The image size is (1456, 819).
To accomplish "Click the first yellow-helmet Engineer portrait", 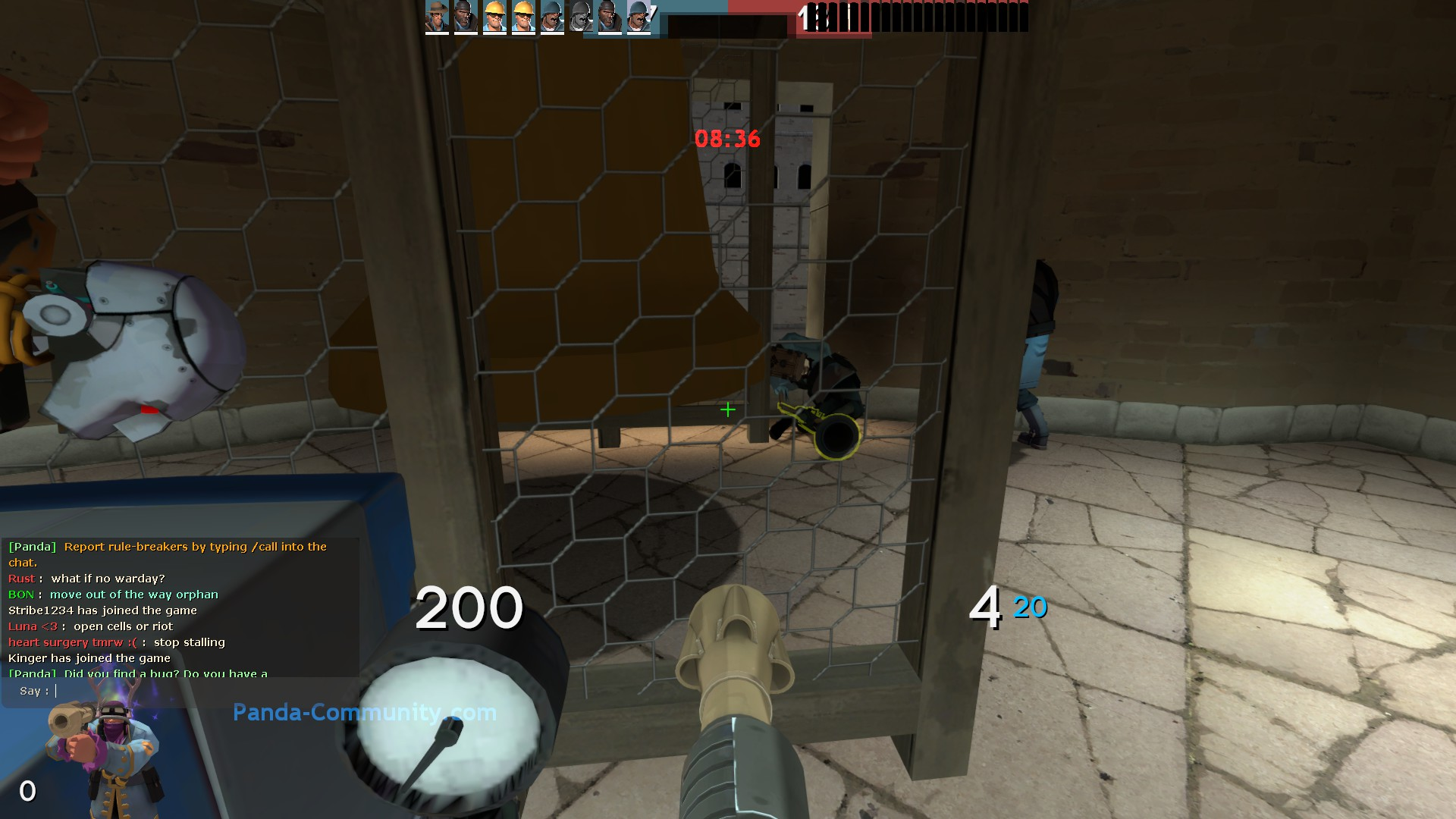I will tap(494, 17).
